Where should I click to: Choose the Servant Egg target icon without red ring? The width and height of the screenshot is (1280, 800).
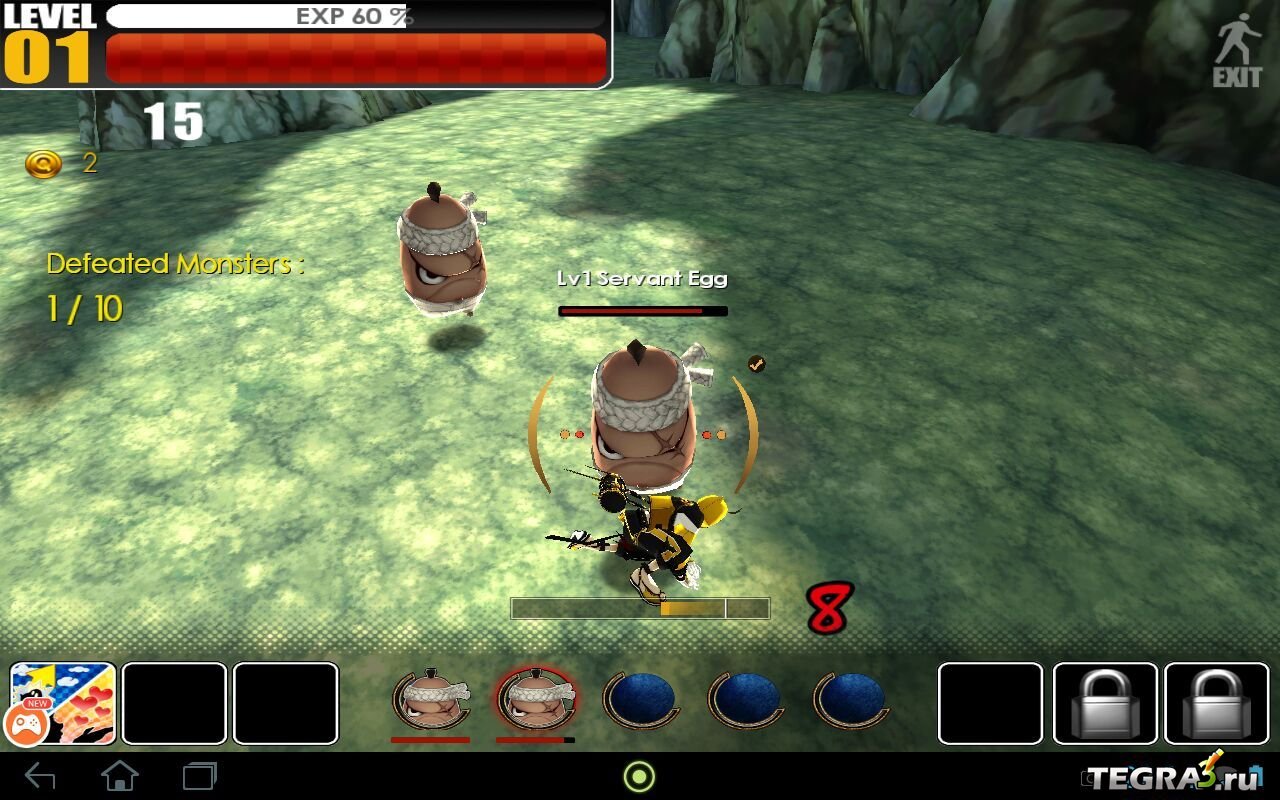coord(431,699)
